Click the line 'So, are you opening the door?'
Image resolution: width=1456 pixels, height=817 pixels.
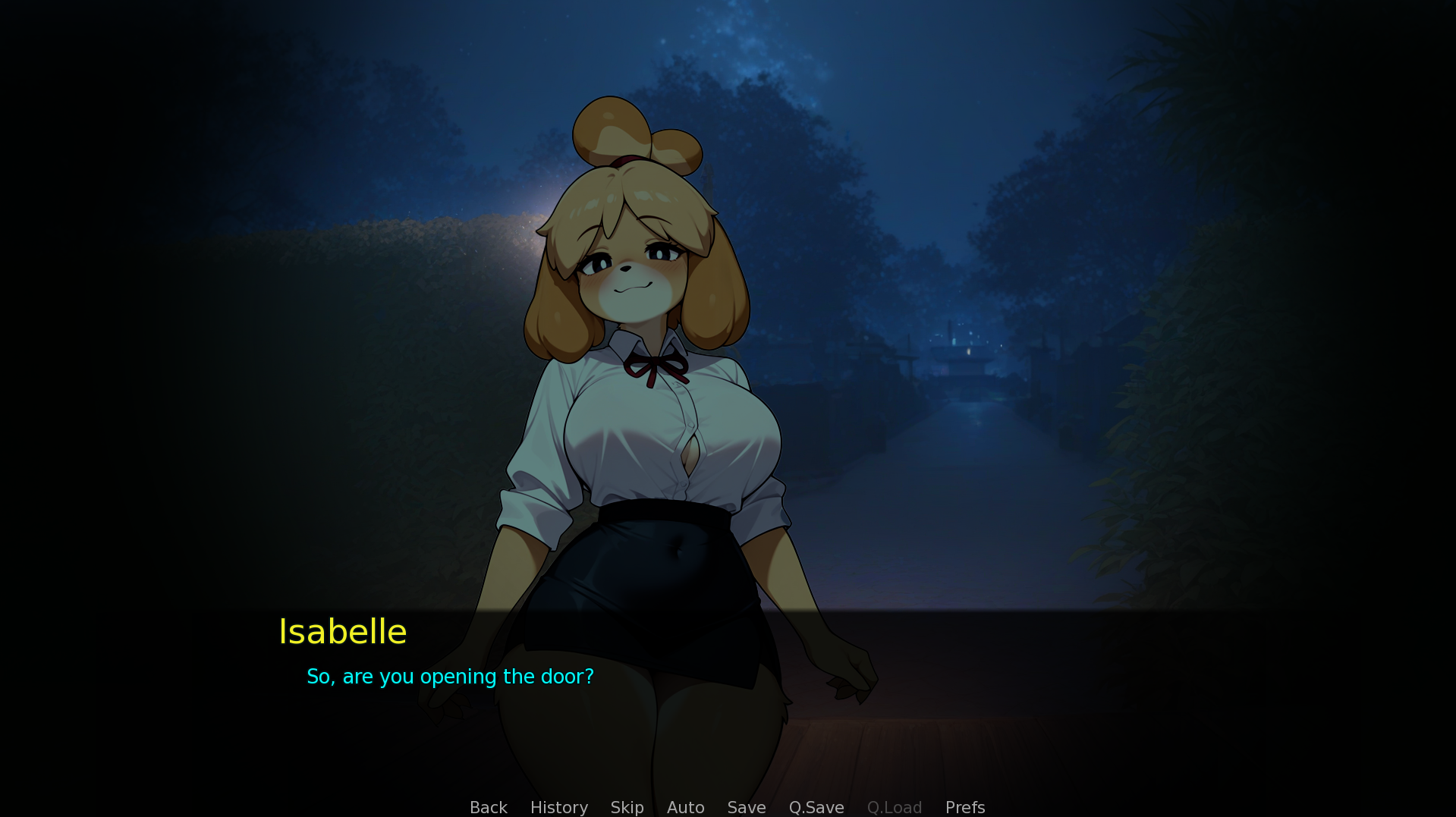[x=450, y=676]
